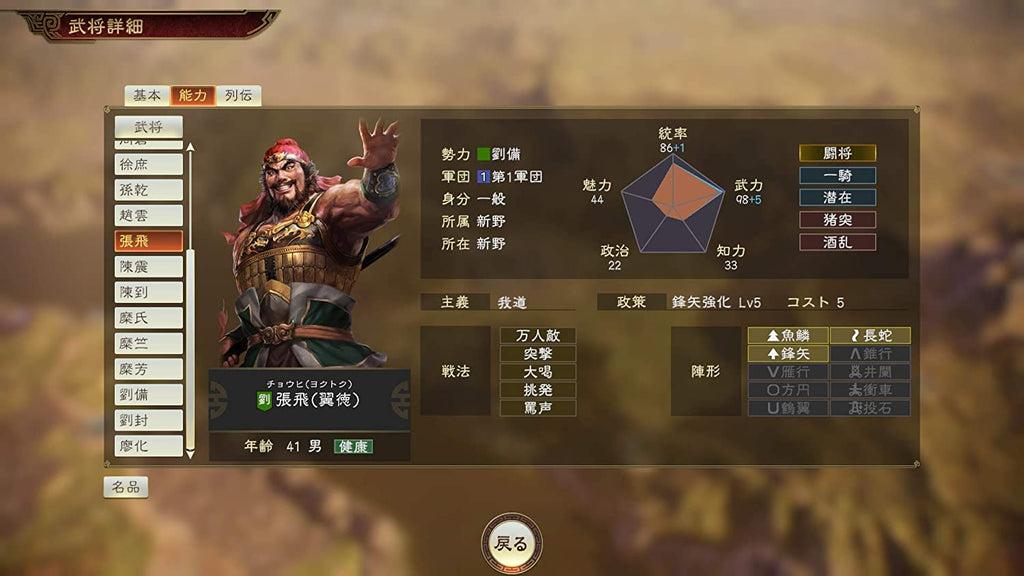Viewport: 1024px width, 576px height.
Task: Select the 闘将 trait box
Action: point(837,153)
